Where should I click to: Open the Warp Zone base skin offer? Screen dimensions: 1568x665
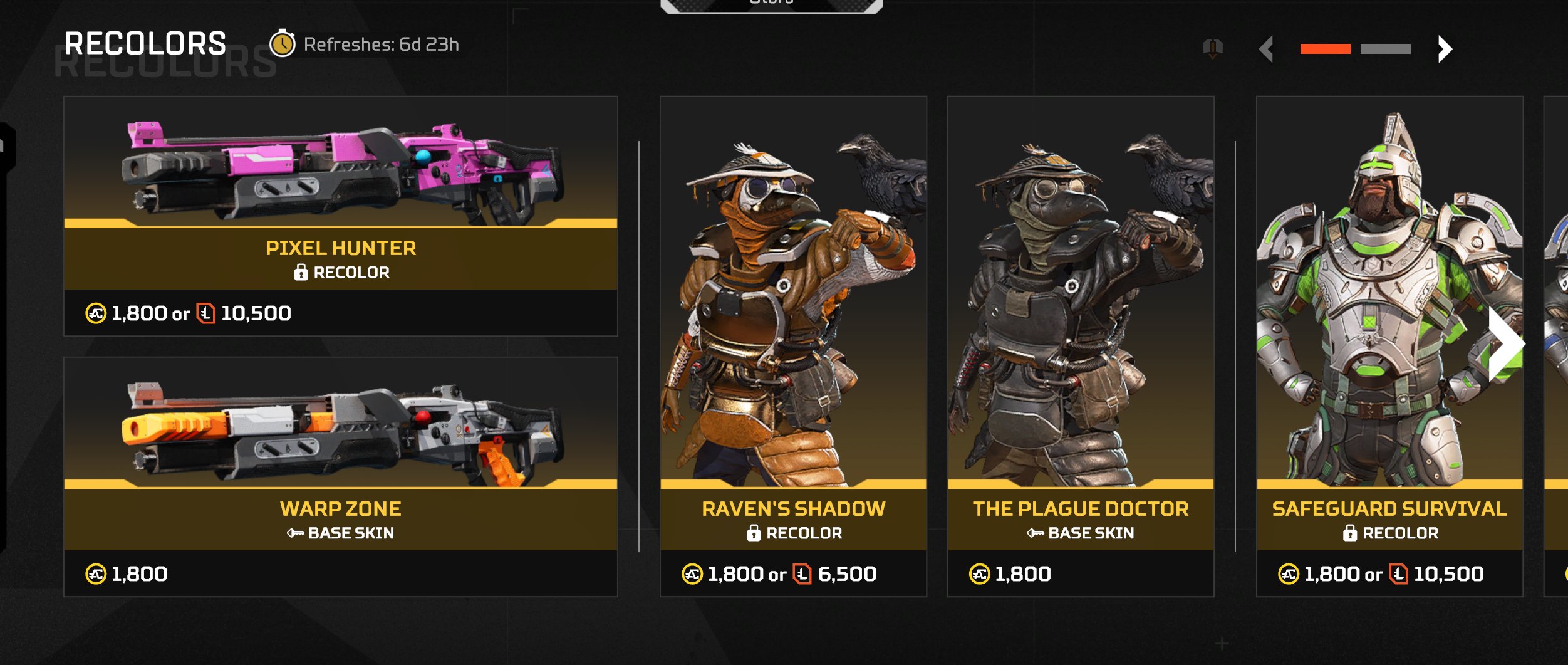click(x=340, y=476)
